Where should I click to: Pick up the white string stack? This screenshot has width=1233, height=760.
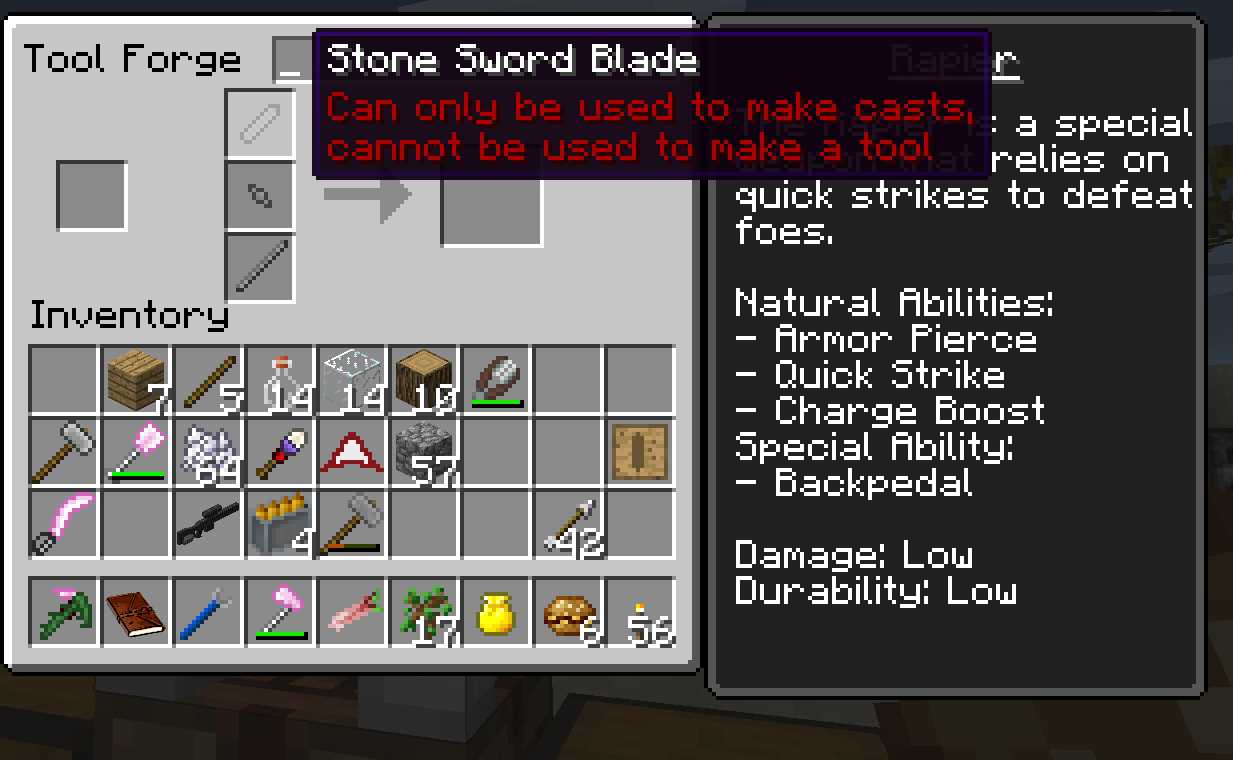click(x=209, y=452)
